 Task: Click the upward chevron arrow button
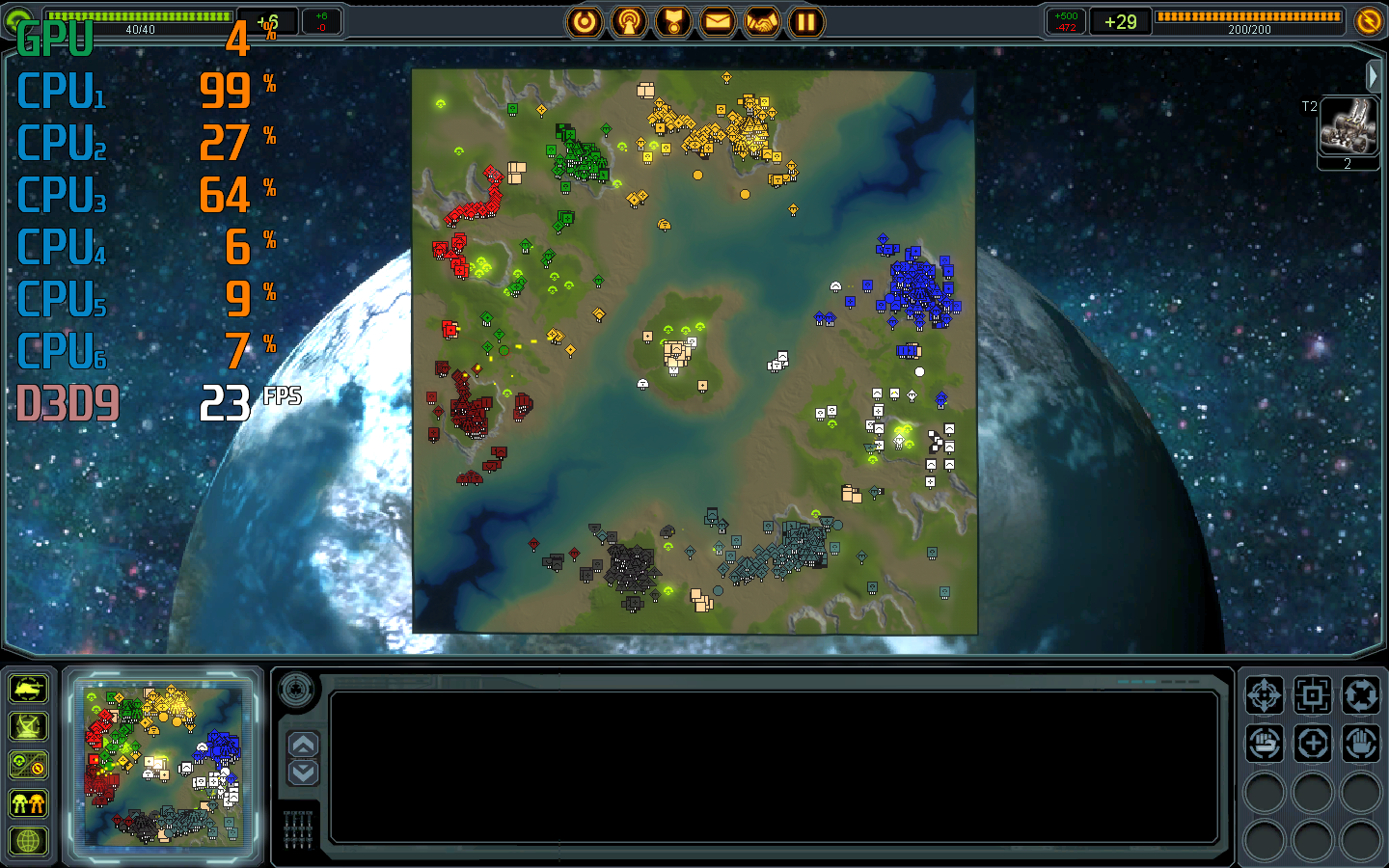[303, 744]
